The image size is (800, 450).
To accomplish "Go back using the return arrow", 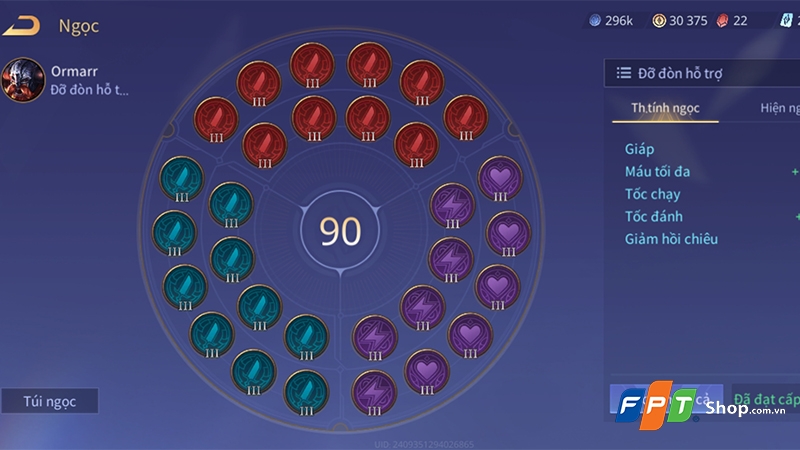I will pyautogui.click(x=22, y=26).
